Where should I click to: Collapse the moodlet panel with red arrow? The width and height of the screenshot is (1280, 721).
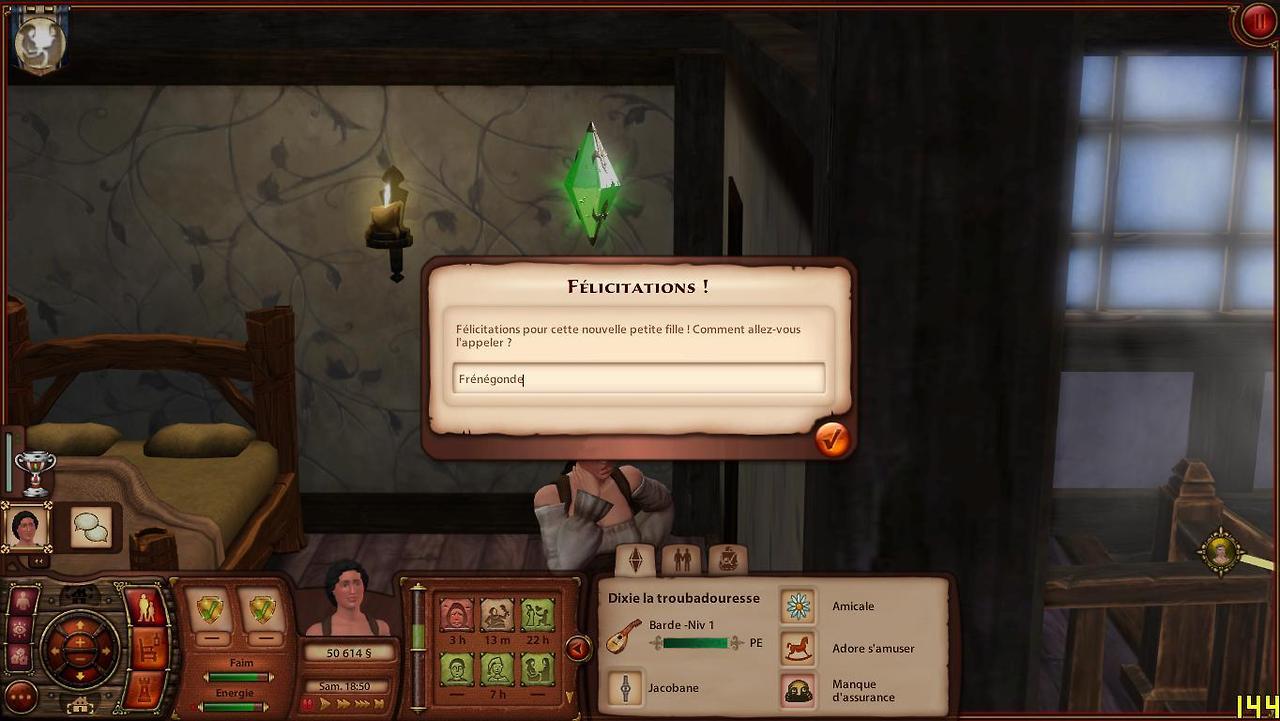[577, 648]
